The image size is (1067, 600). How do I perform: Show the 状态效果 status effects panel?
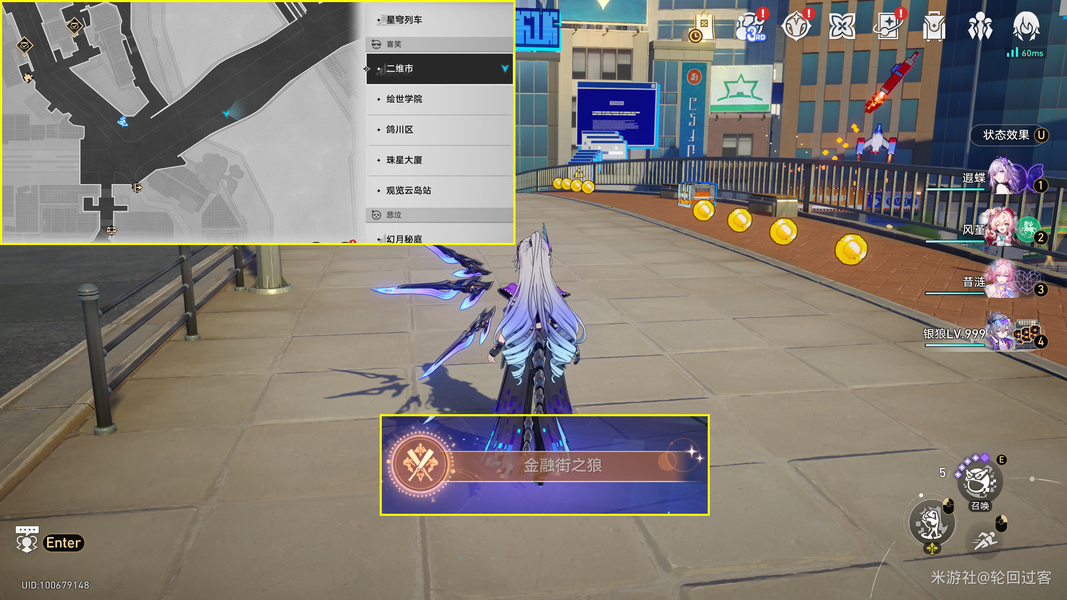point(1014,135)
